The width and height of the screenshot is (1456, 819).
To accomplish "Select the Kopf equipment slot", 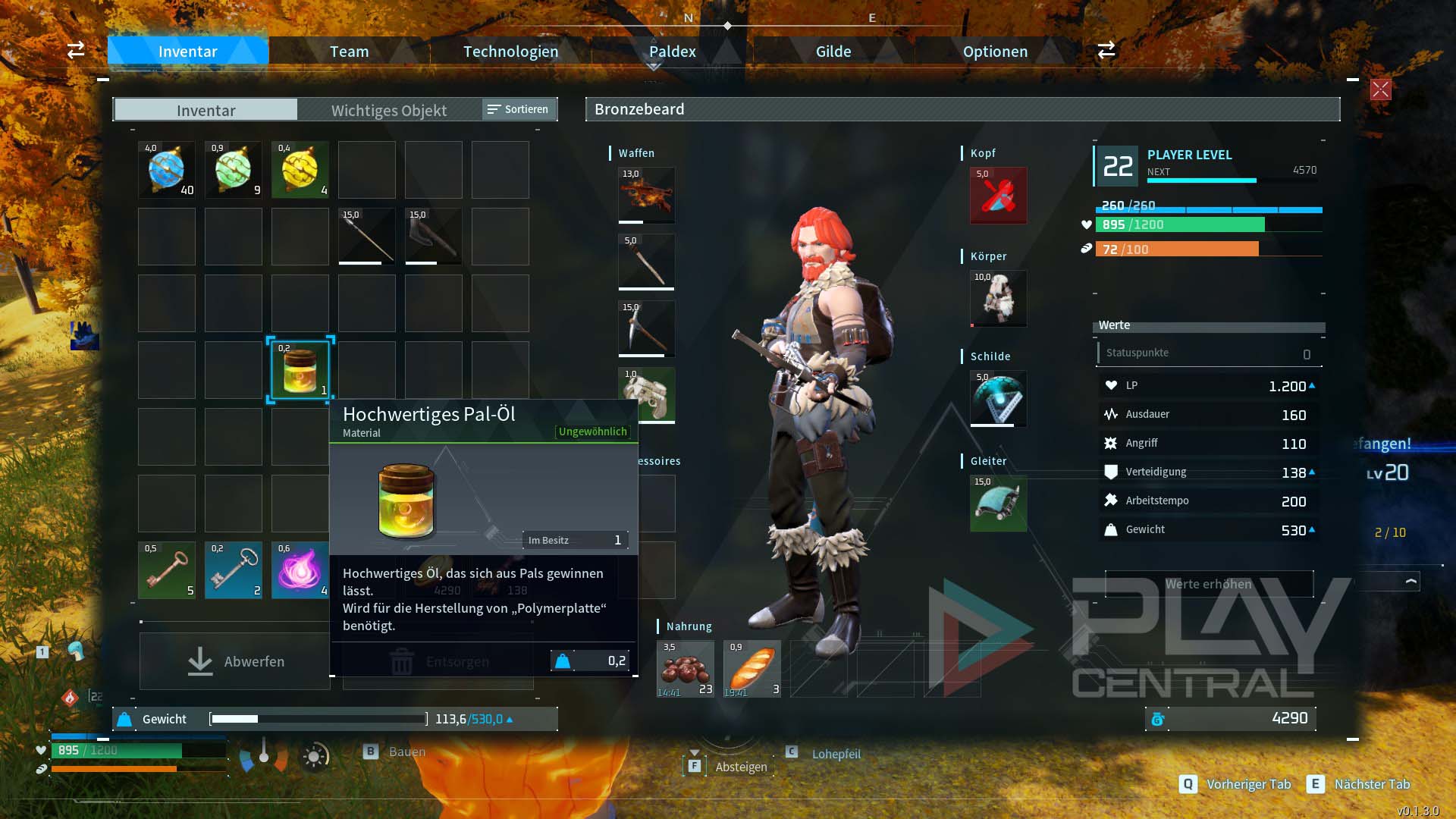I will 998,196.
